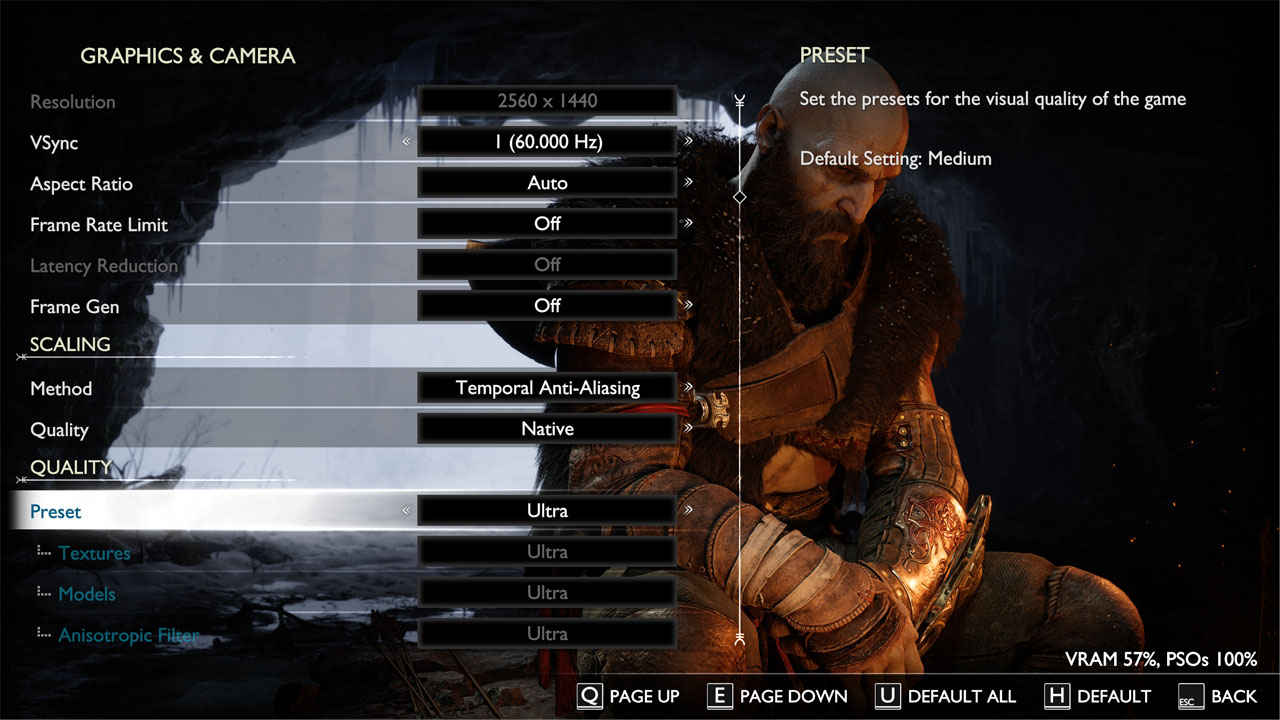Image resolution: width=1280 pixels, height=720 pixels.
Task: Choose the Anisotropic Filter sub-setting
Action: tap(128, 635)
